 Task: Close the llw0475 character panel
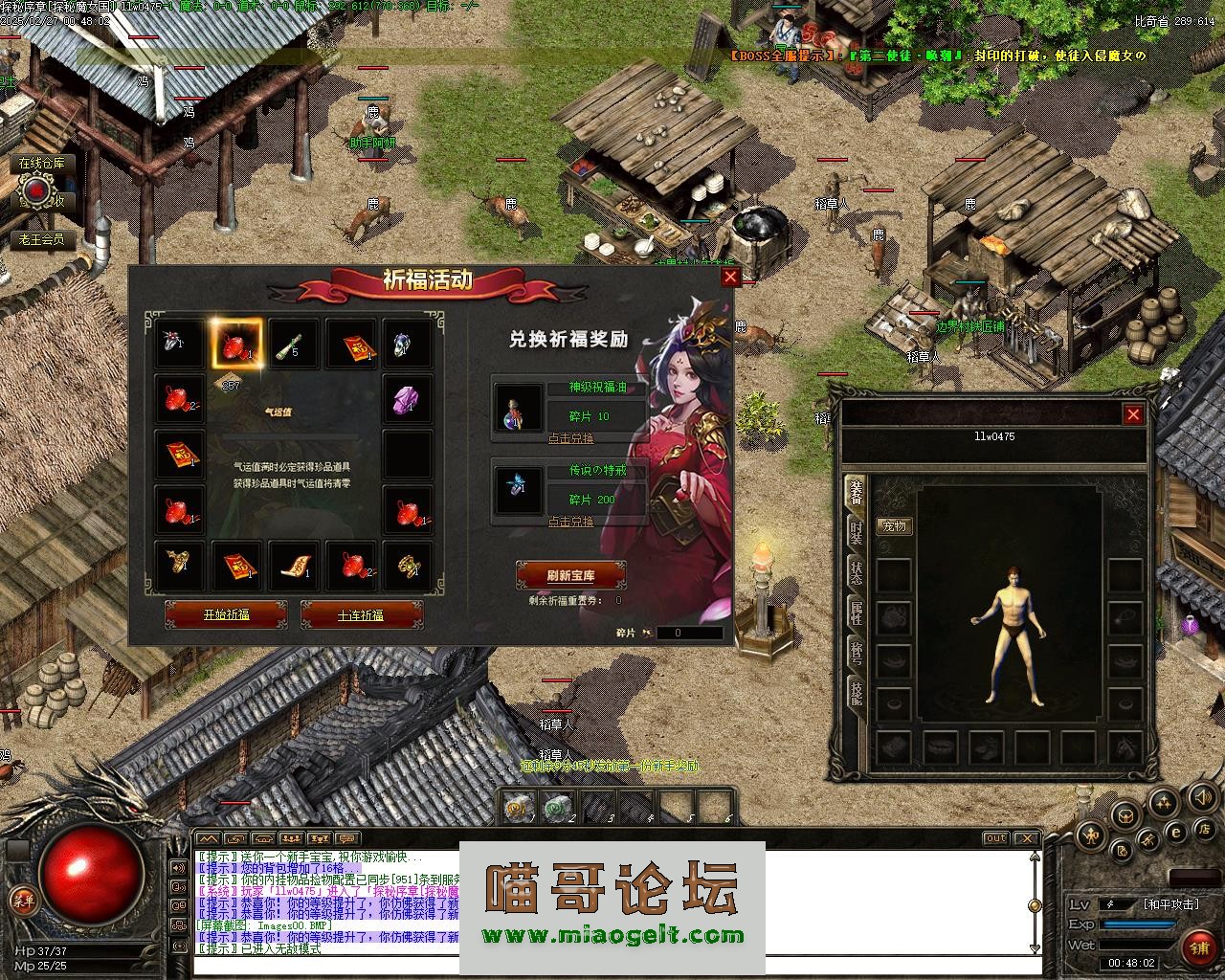click(x=1133, y=414)
